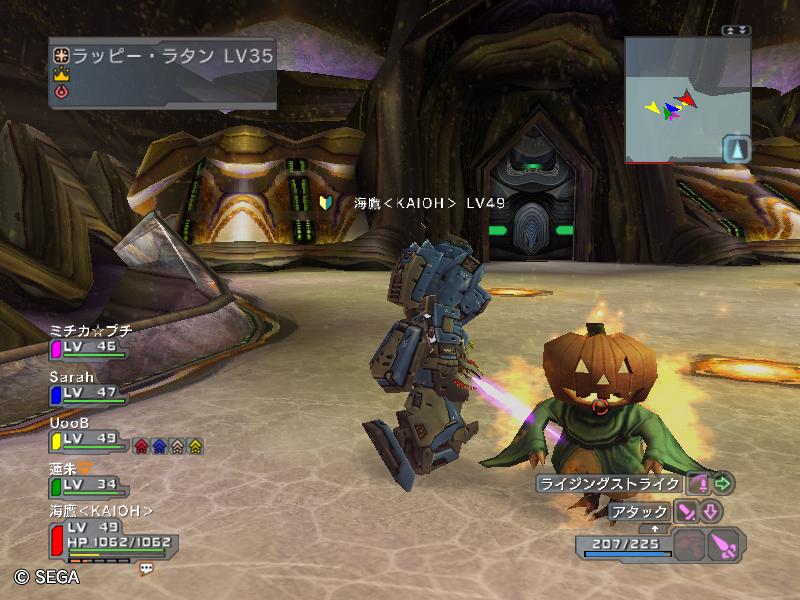This screenshot has width=800, height=600.
Task: Activate the ライジングストライク skill
Action: (610, 484)
